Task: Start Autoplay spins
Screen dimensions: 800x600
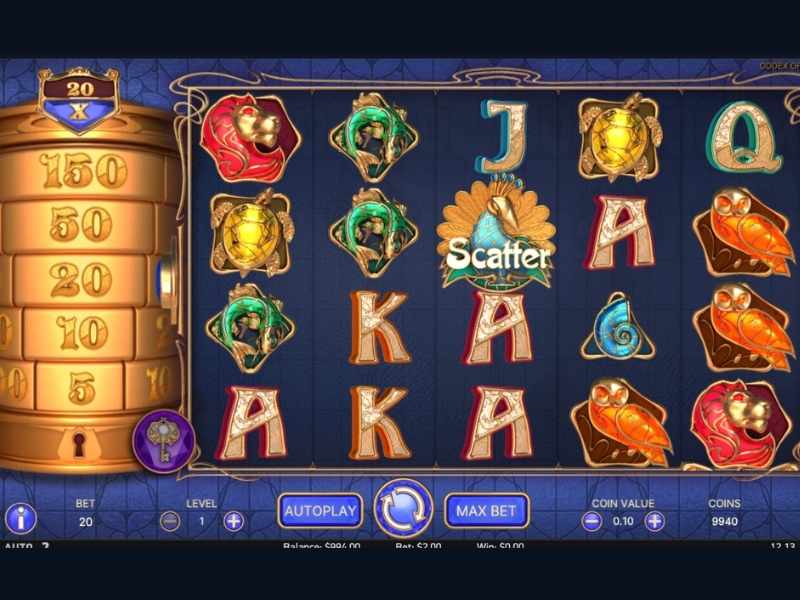Action: [x=320, y=511]
